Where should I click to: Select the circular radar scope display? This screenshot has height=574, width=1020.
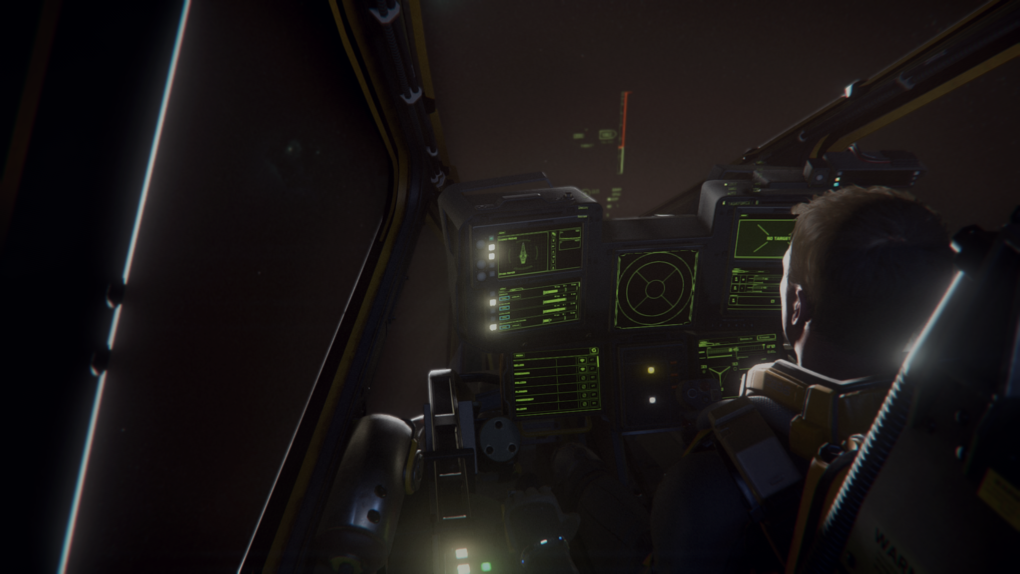655,288
